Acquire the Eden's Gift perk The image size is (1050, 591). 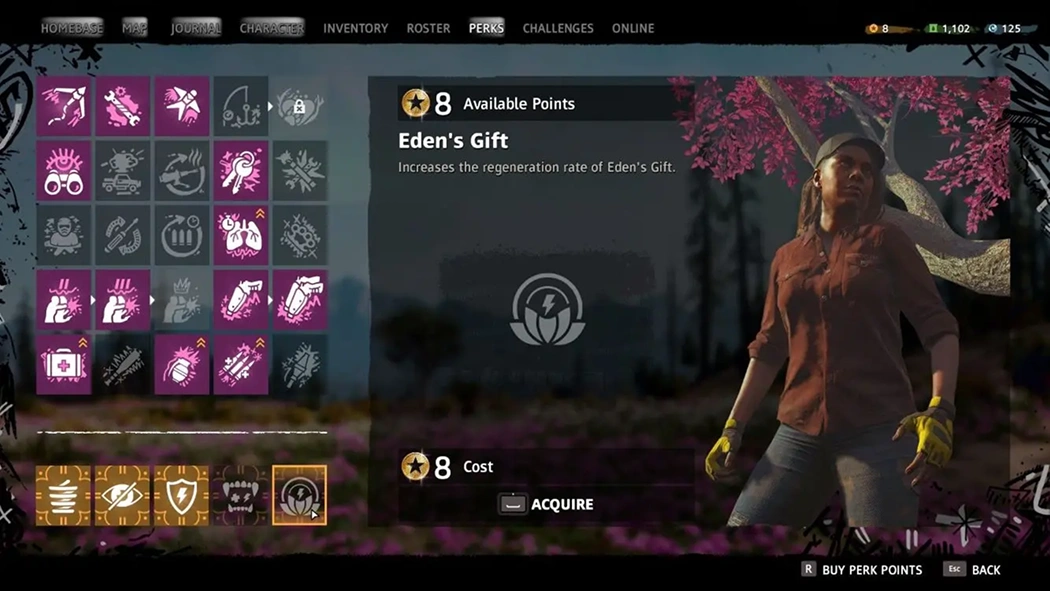tap(547, 504)
